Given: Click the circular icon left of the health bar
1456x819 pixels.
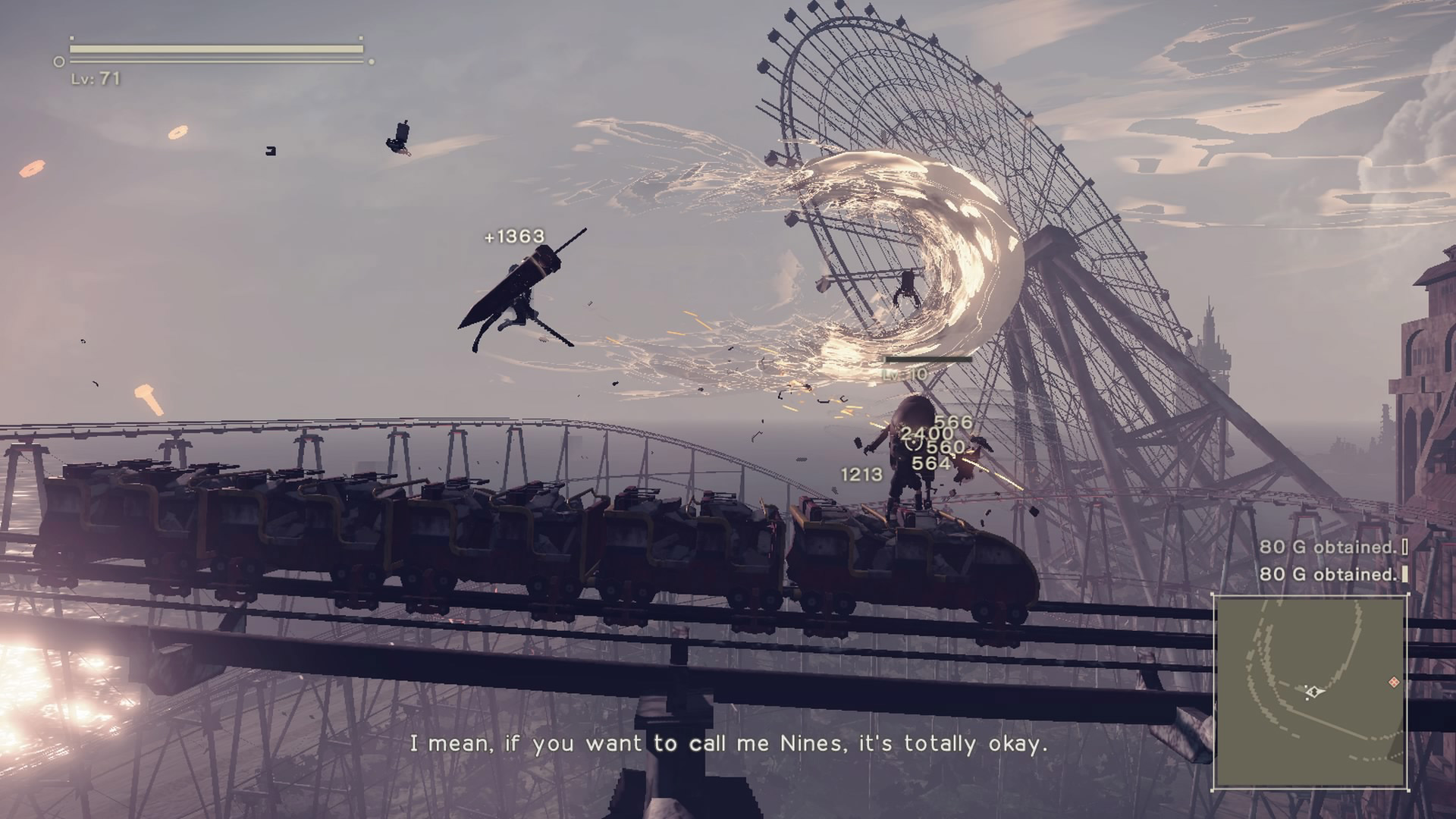Looking at the screenshot, I should pyautogui.click(x=59, y=61).
